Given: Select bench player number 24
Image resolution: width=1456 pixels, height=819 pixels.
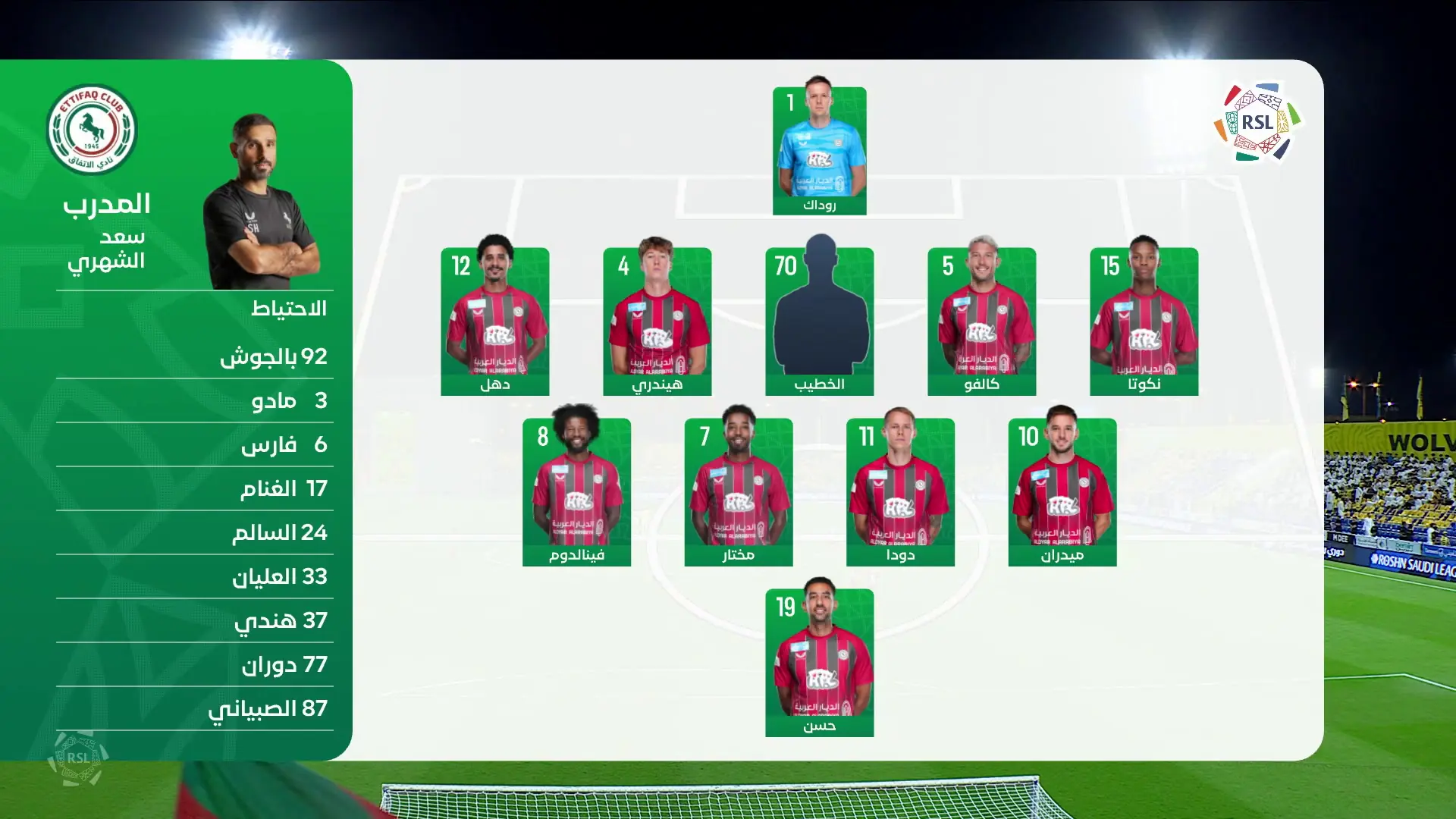Looking at the screenshot, I should pyautogui.click(x=279, y=532).
